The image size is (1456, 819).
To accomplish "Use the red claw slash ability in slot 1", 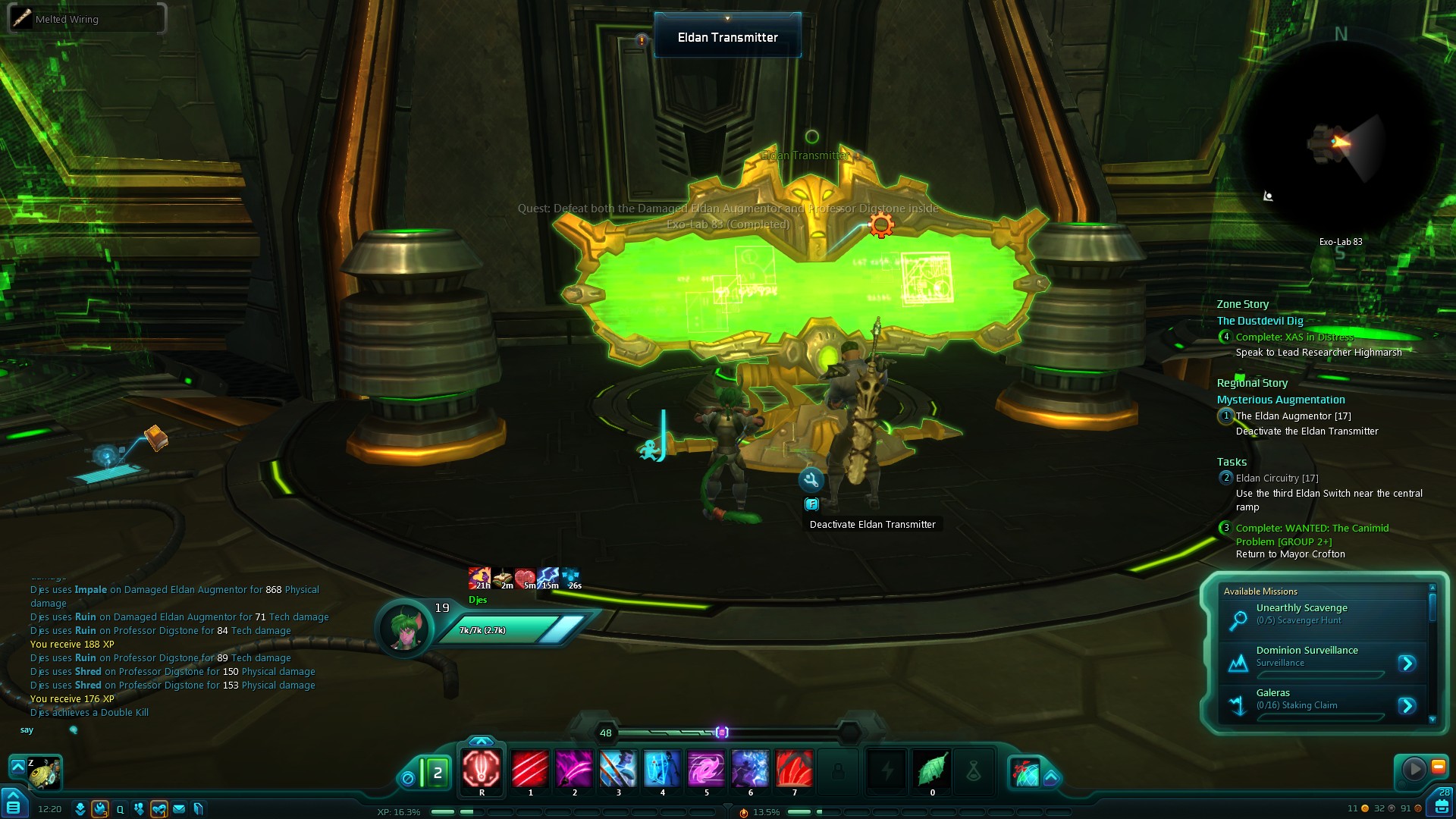I will [x=530, y=769].
